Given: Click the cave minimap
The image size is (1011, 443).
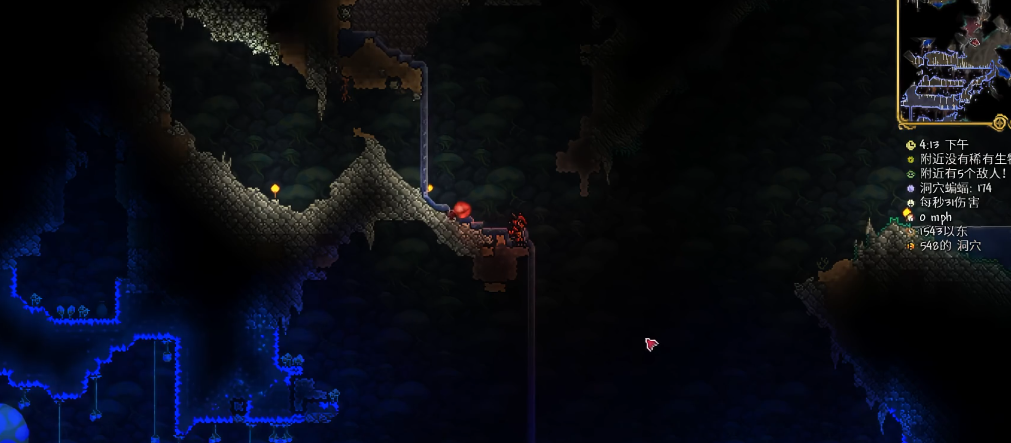Looking at the screenshot, I should tap(953, 62).
